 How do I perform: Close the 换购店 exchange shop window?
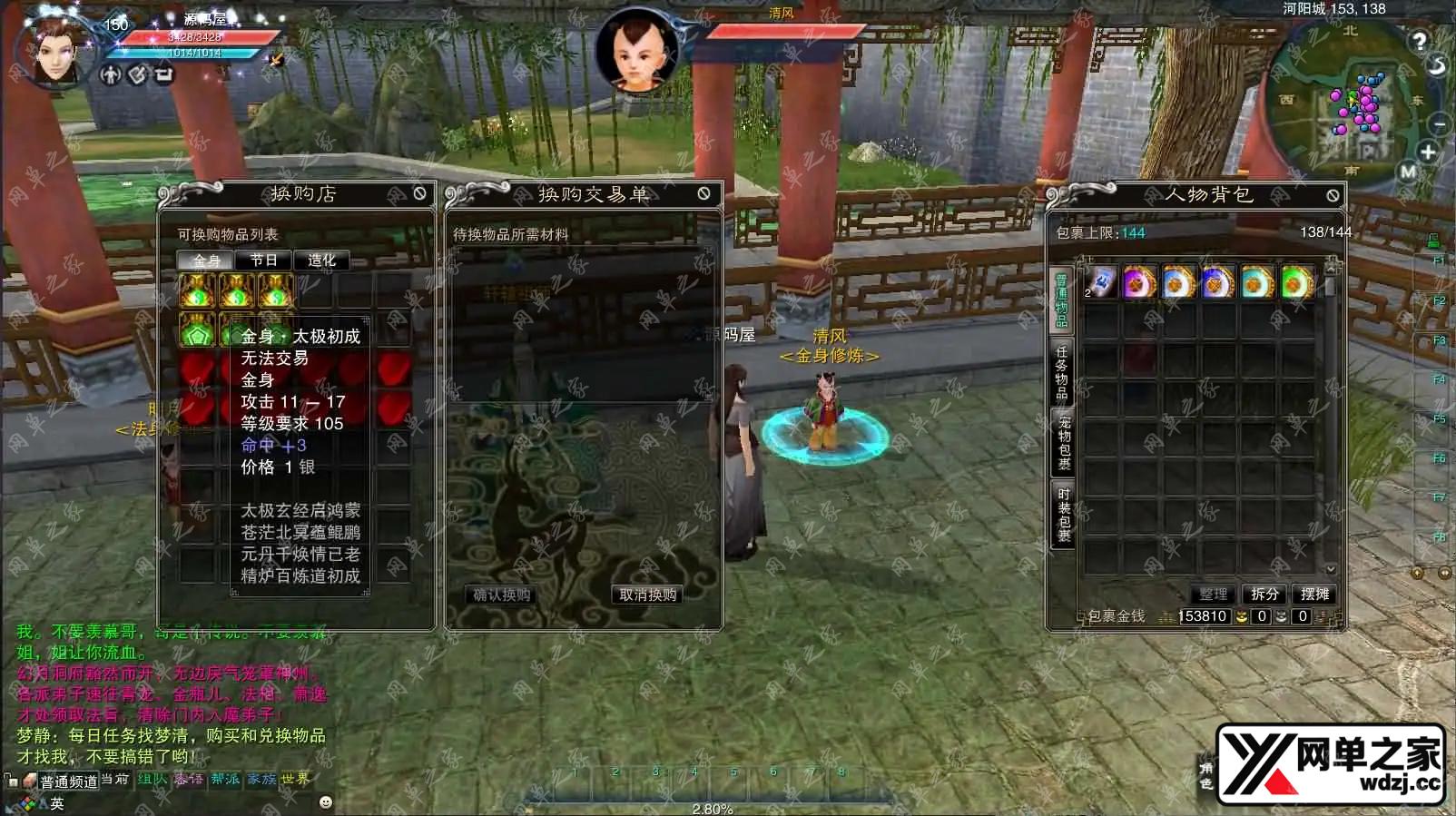tap(419, 193)
